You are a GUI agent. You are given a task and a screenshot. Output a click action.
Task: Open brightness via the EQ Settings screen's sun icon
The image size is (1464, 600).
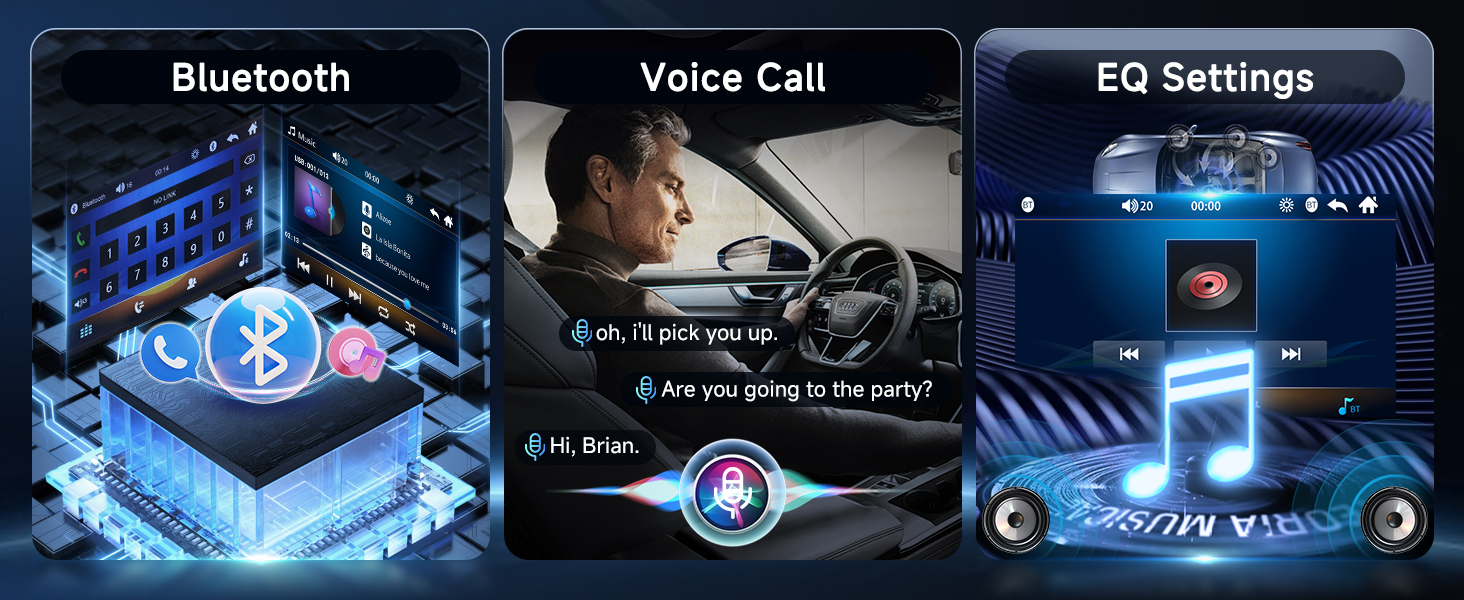pos(1286,205)
